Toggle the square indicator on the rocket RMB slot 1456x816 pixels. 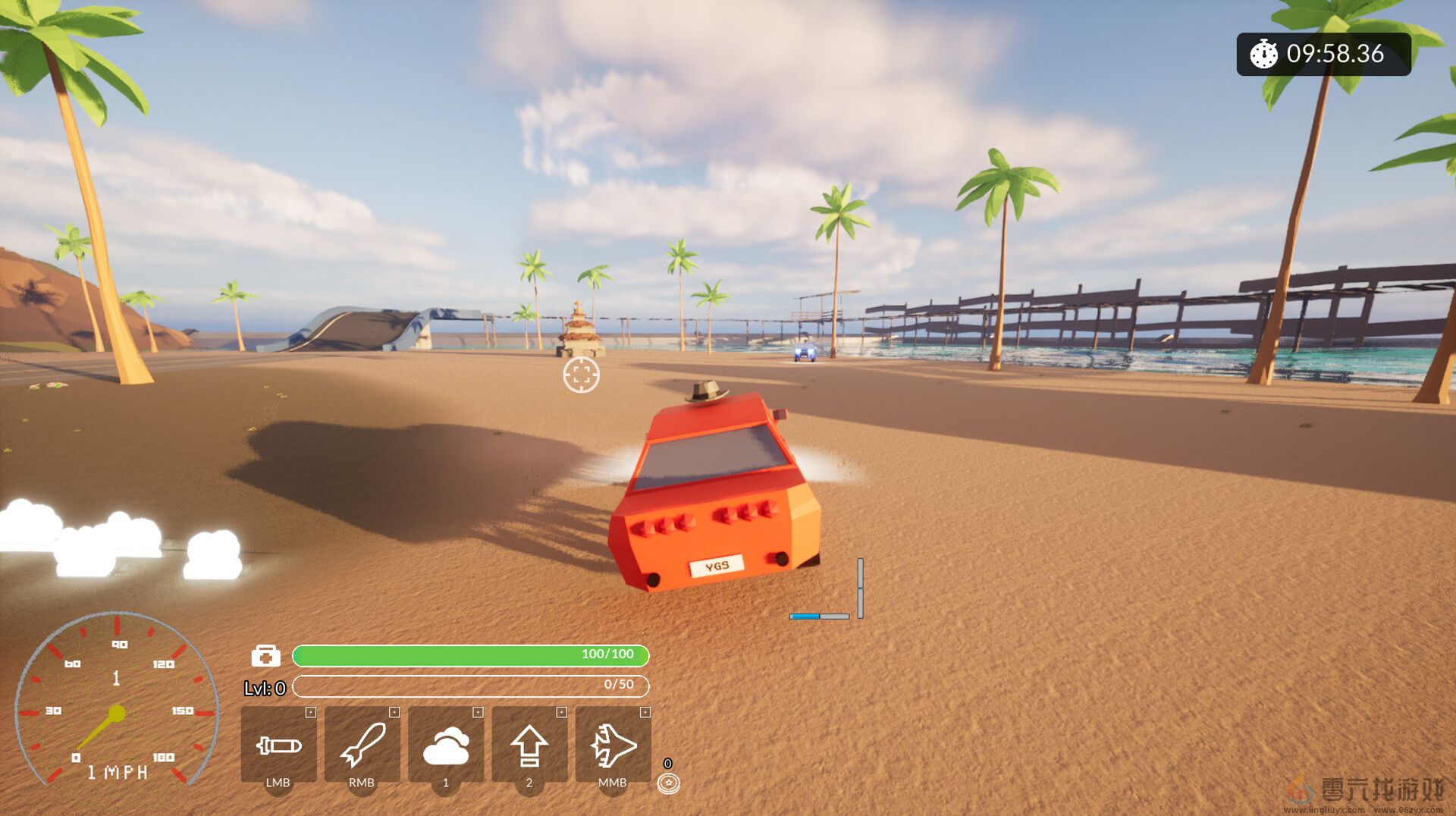394,713
